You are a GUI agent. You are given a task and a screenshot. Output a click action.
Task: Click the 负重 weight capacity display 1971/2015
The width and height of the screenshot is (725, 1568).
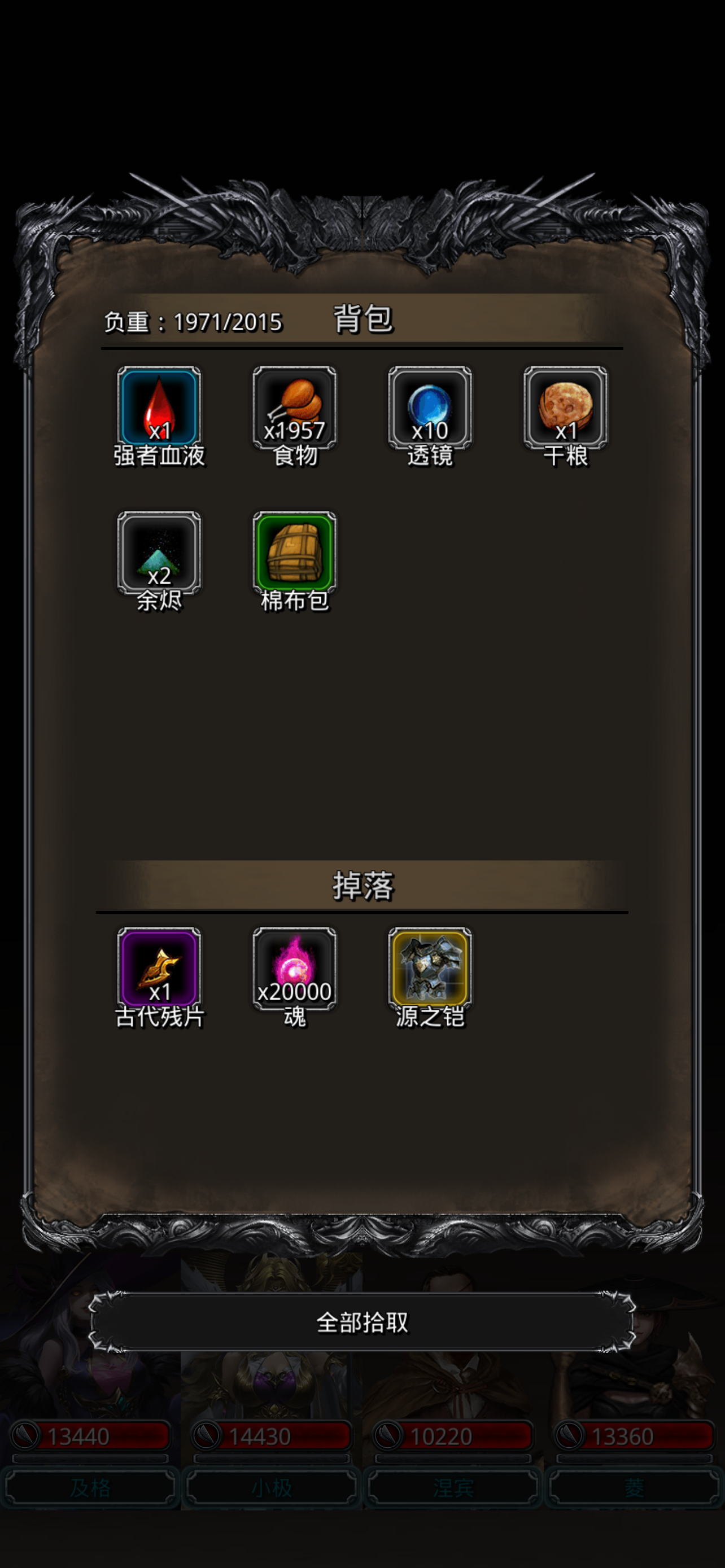pyautogui.click(x=192, y=323)
